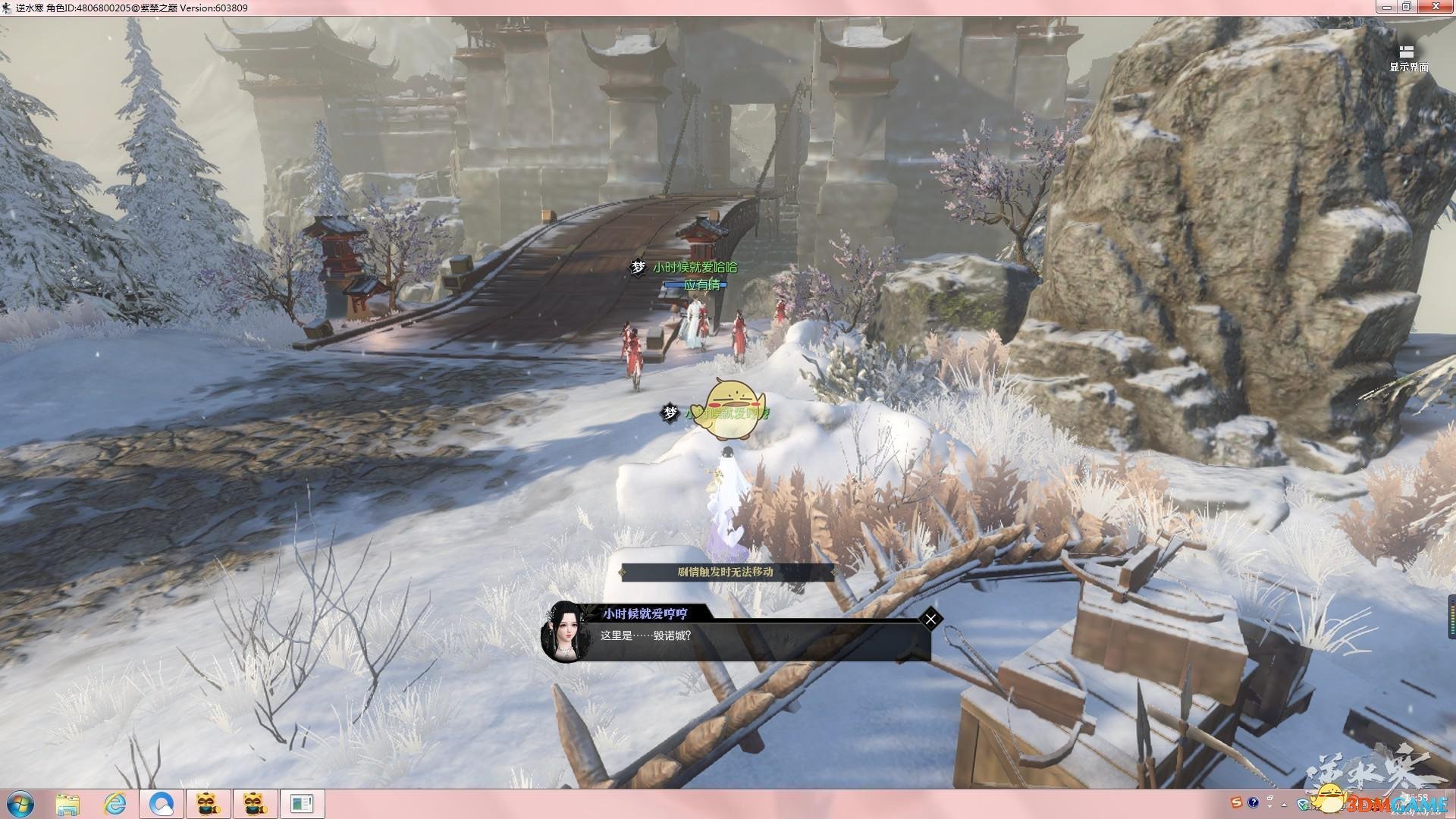
Task: Minimize the game window
Action: click(x=1385, y=7)
